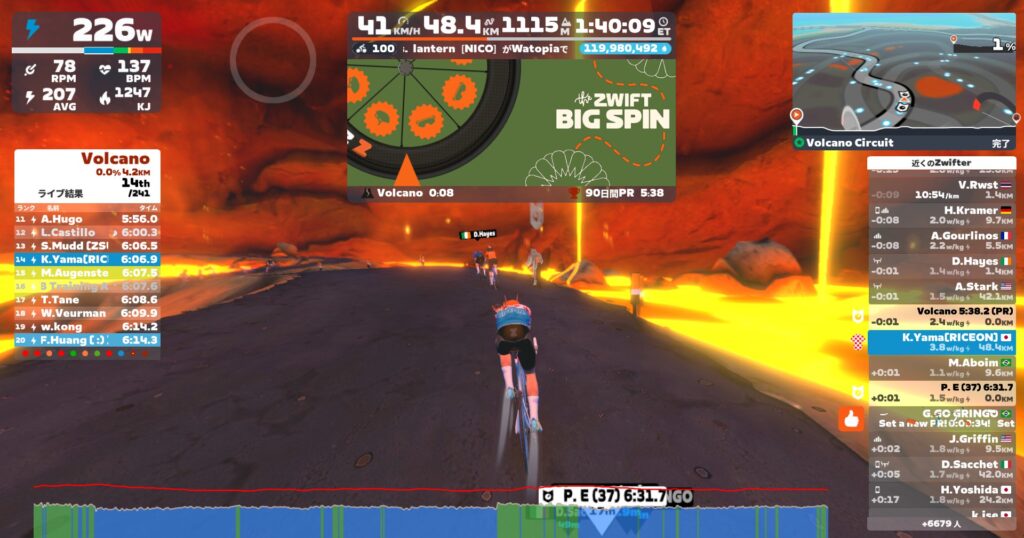
Task: Select T.Tane's row in live results
Action: coord(86,299)
